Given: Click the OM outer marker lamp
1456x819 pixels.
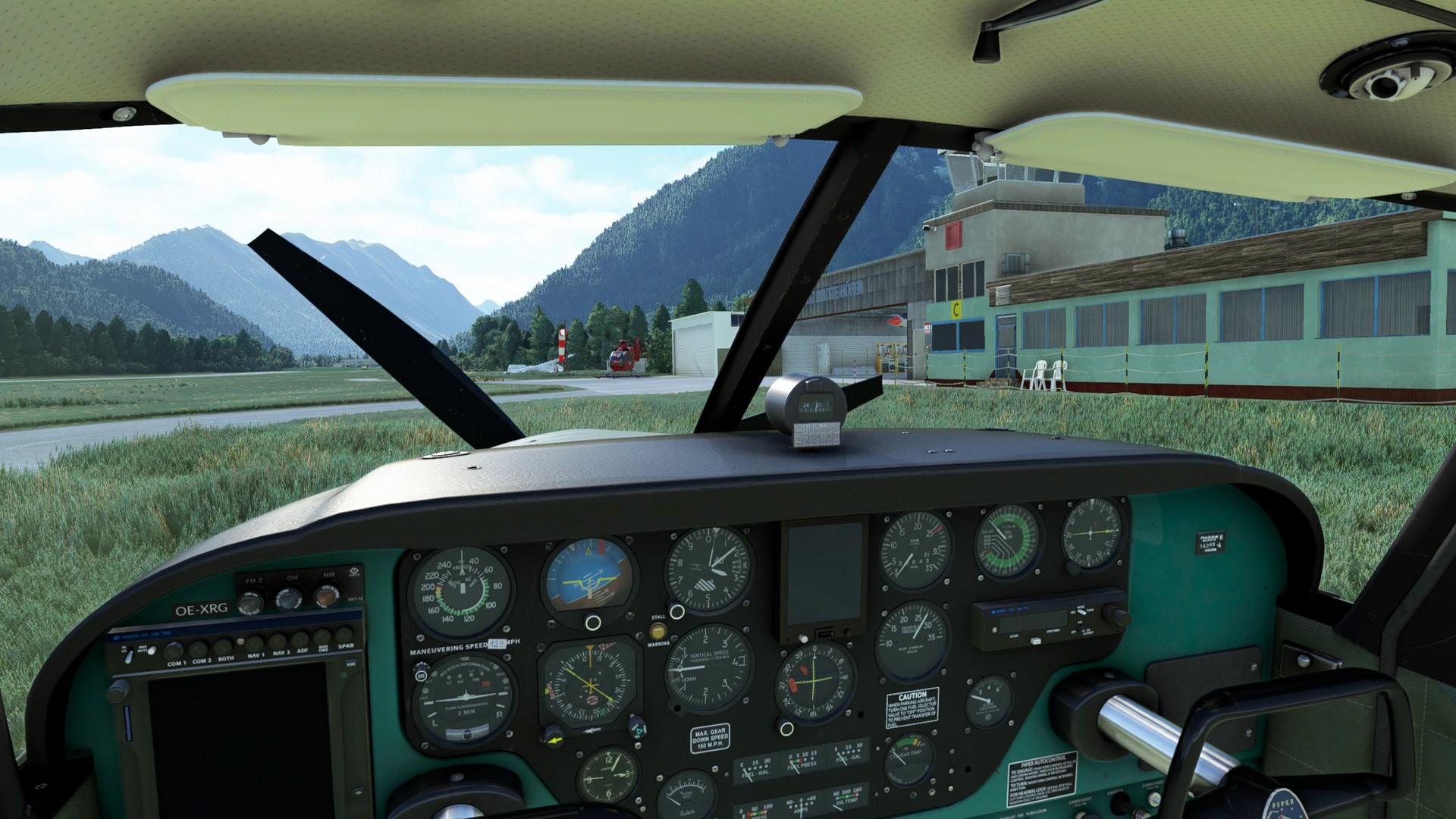Looking at the screenshot, I should 289,599.
